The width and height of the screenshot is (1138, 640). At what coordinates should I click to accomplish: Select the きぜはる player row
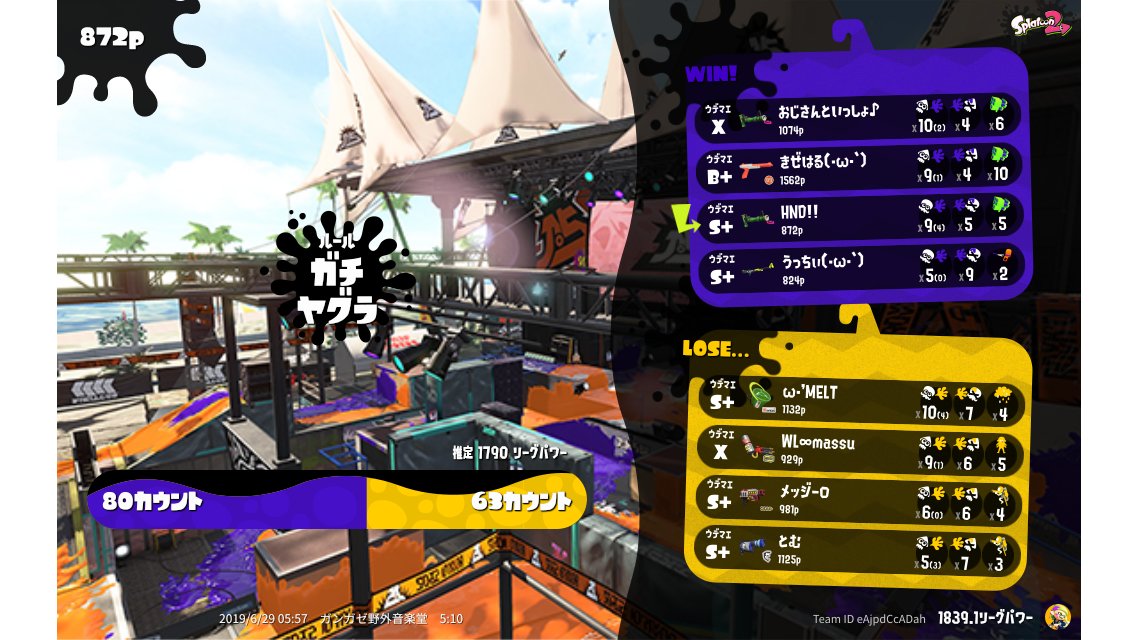858,168
